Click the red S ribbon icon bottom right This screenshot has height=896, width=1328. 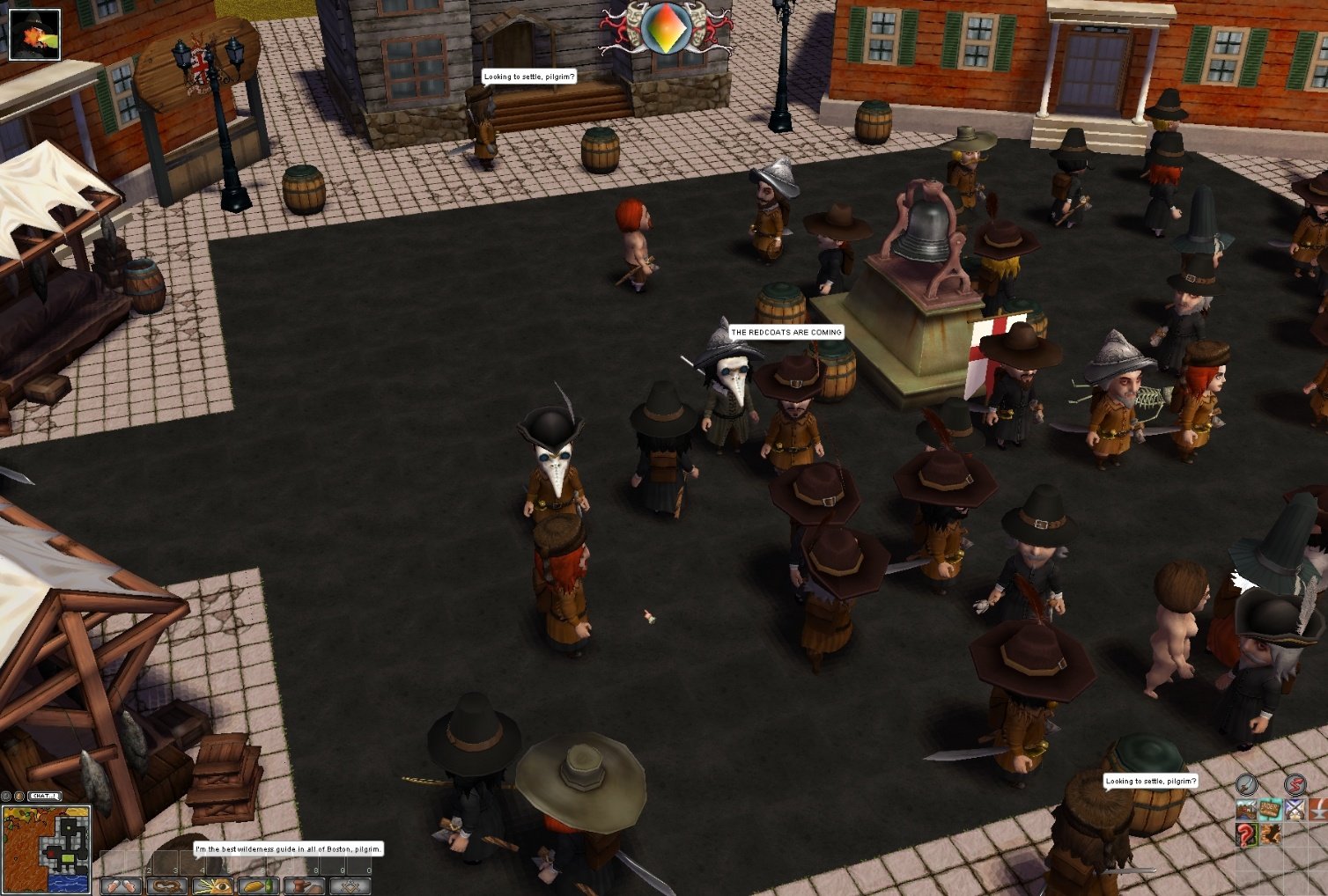tap(1295, 784)
